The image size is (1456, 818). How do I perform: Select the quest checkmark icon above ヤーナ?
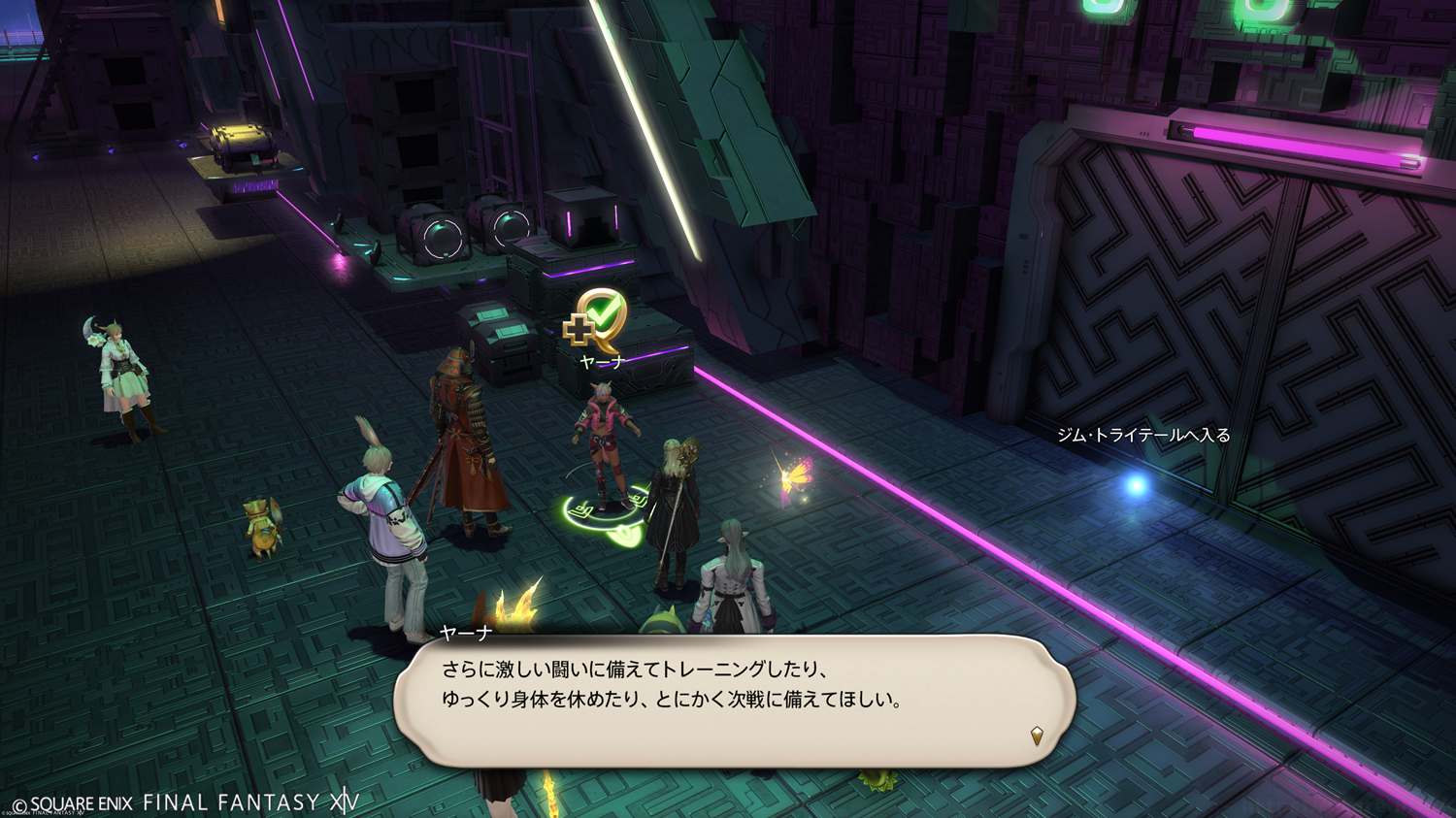point(597,320)
